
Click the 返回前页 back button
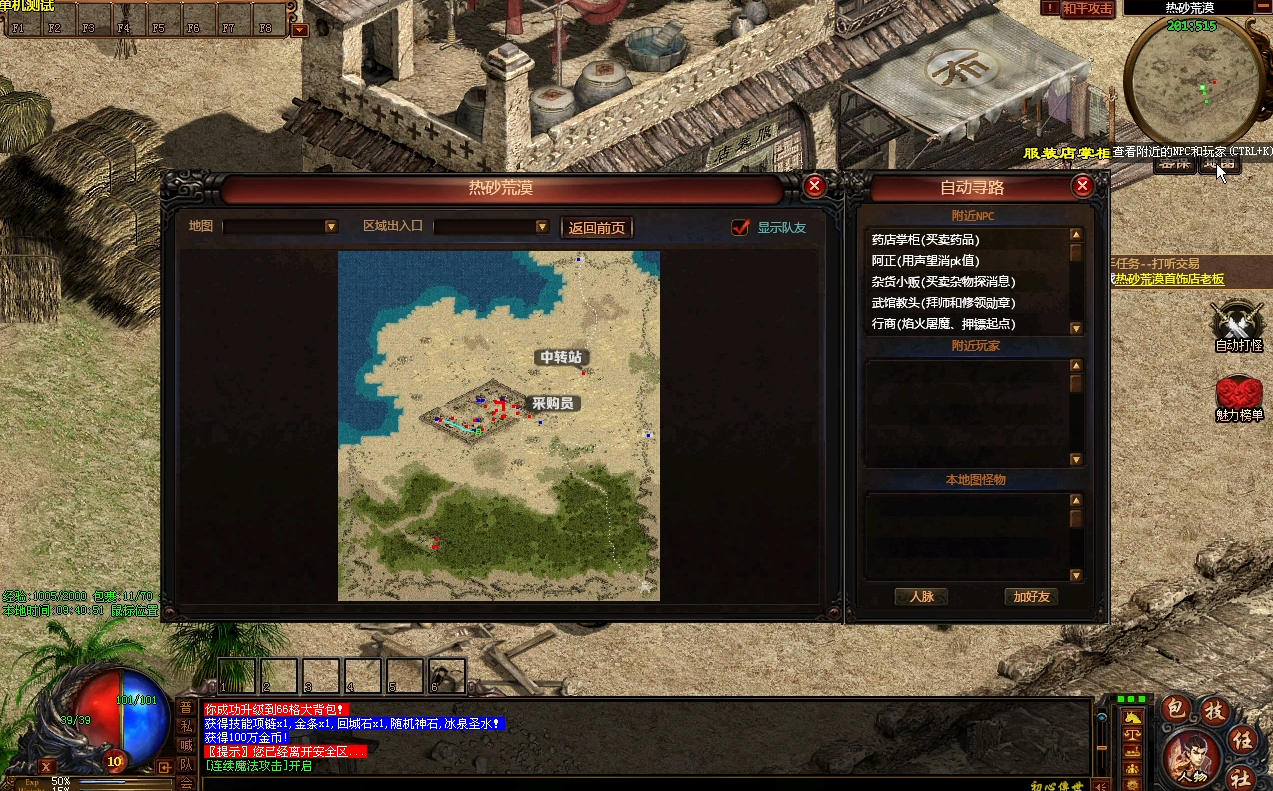(597, 227)
